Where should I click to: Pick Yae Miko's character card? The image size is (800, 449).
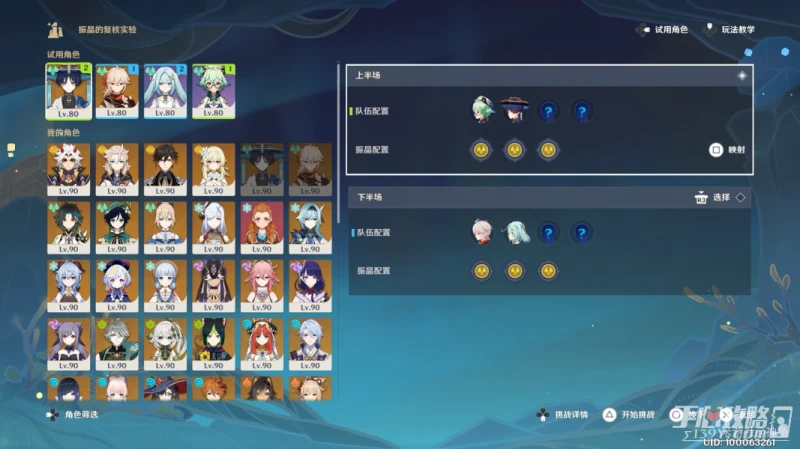click(261, 283)
